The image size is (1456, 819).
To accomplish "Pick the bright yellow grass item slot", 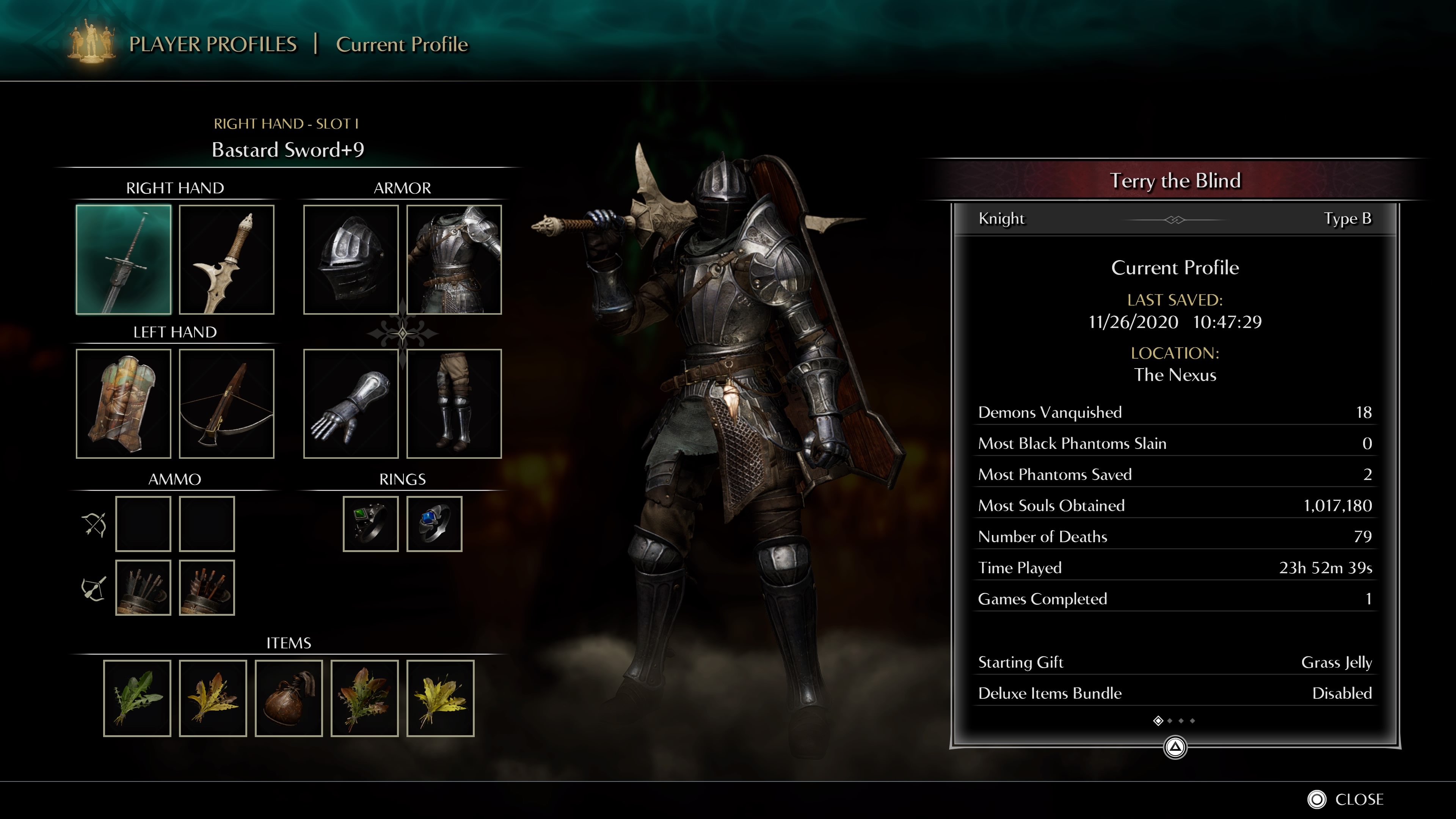I will click(440, 698).
